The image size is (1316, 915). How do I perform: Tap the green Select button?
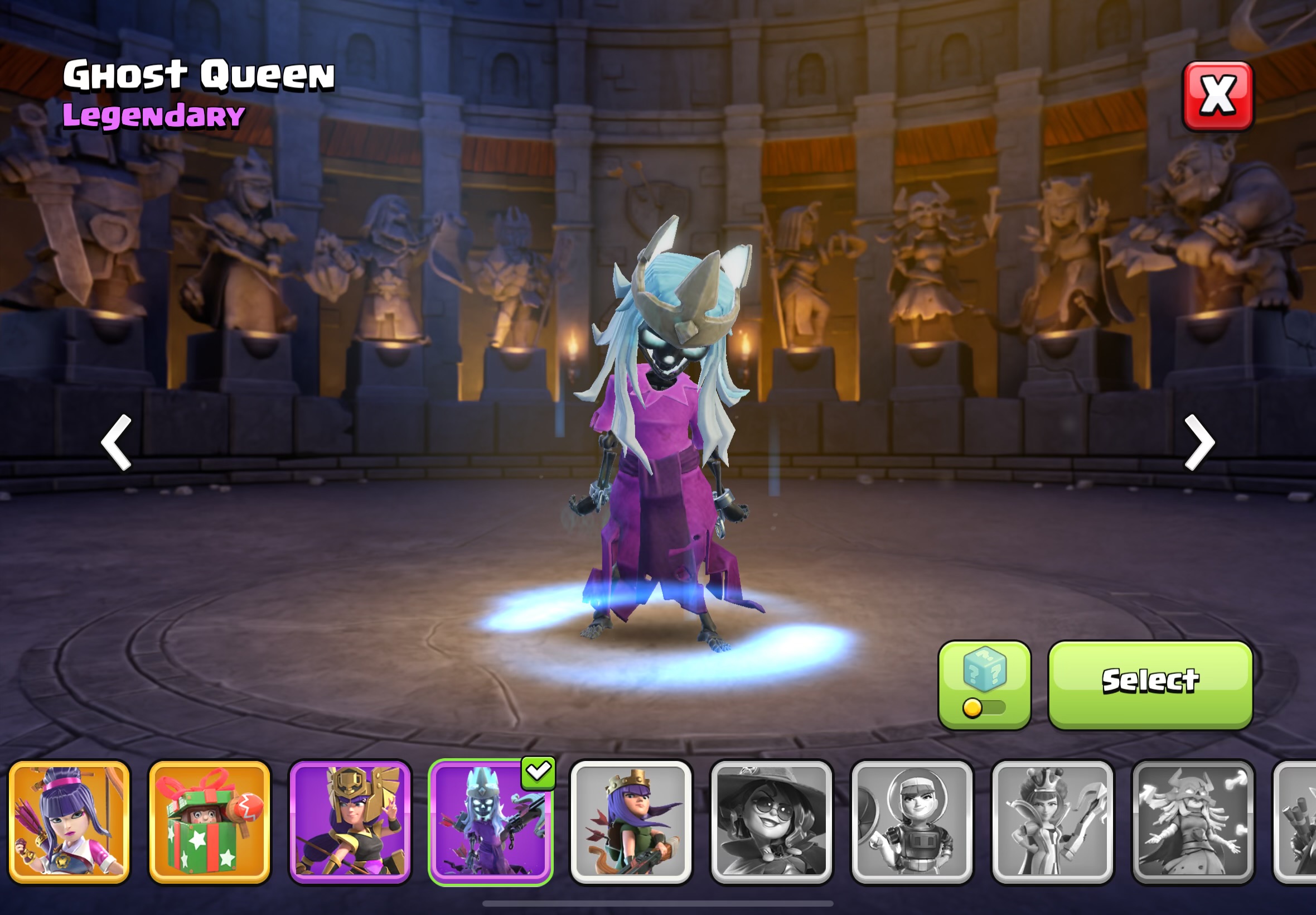click(1150, 685)
